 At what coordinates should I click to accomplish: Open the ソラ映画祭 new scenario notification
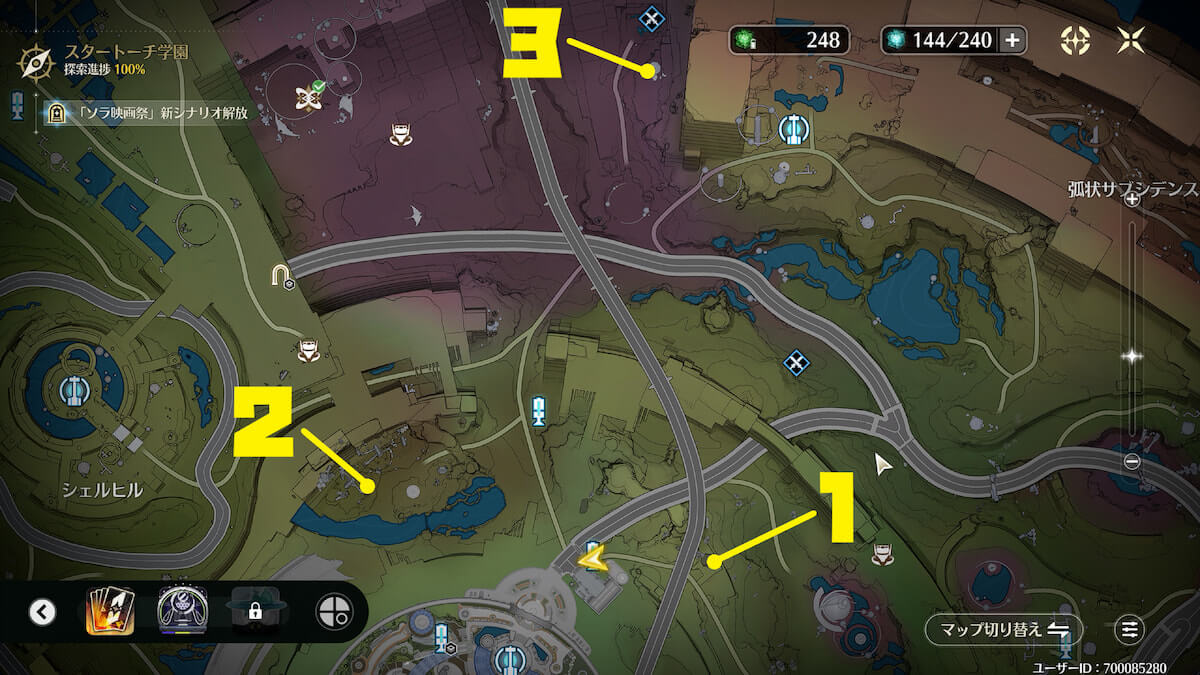point(146,113)
